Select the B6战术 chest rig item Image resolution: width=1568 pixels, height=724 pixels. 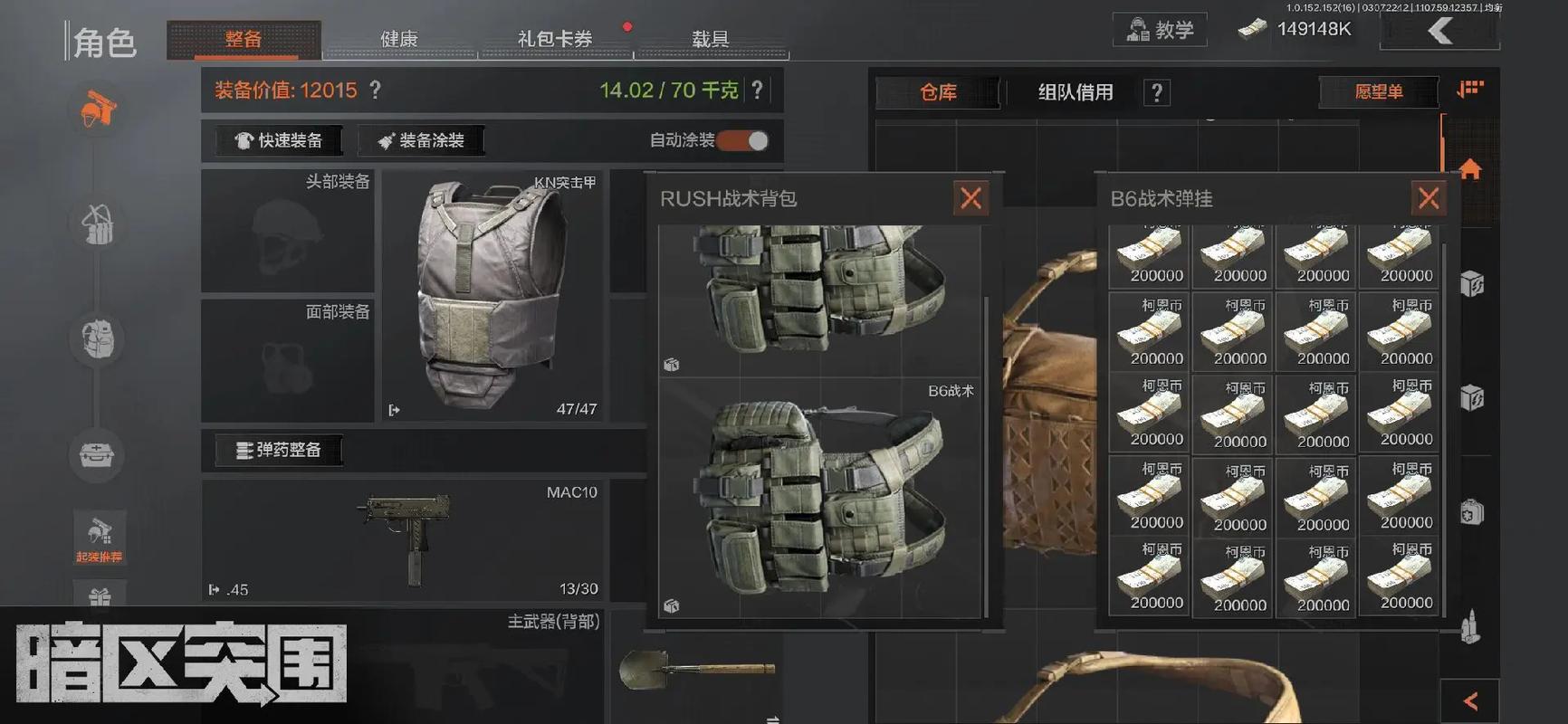point(819,497)
